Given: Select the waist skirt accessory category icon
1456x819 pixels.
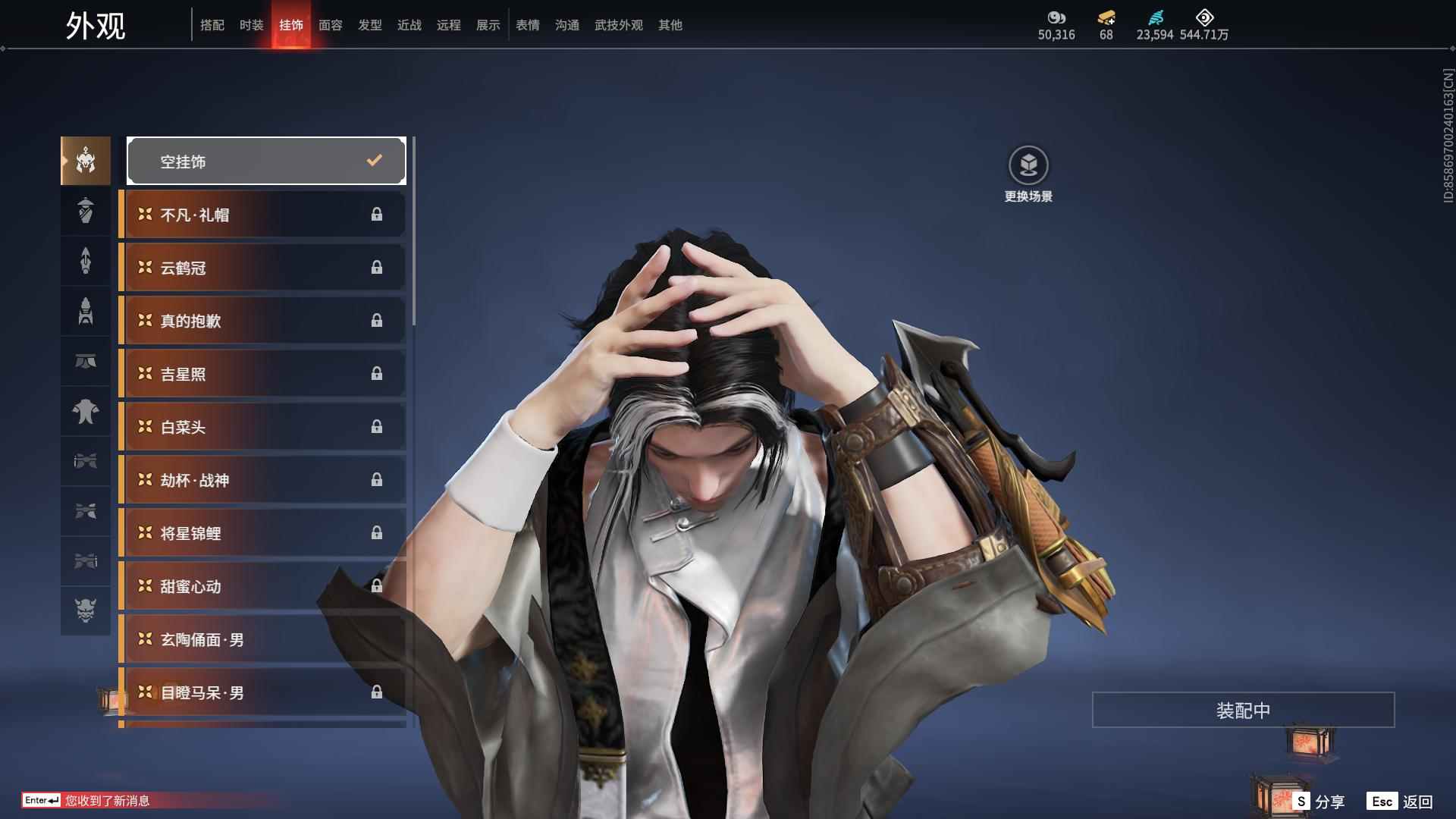Looking at the screenshot, I should 85,362.
